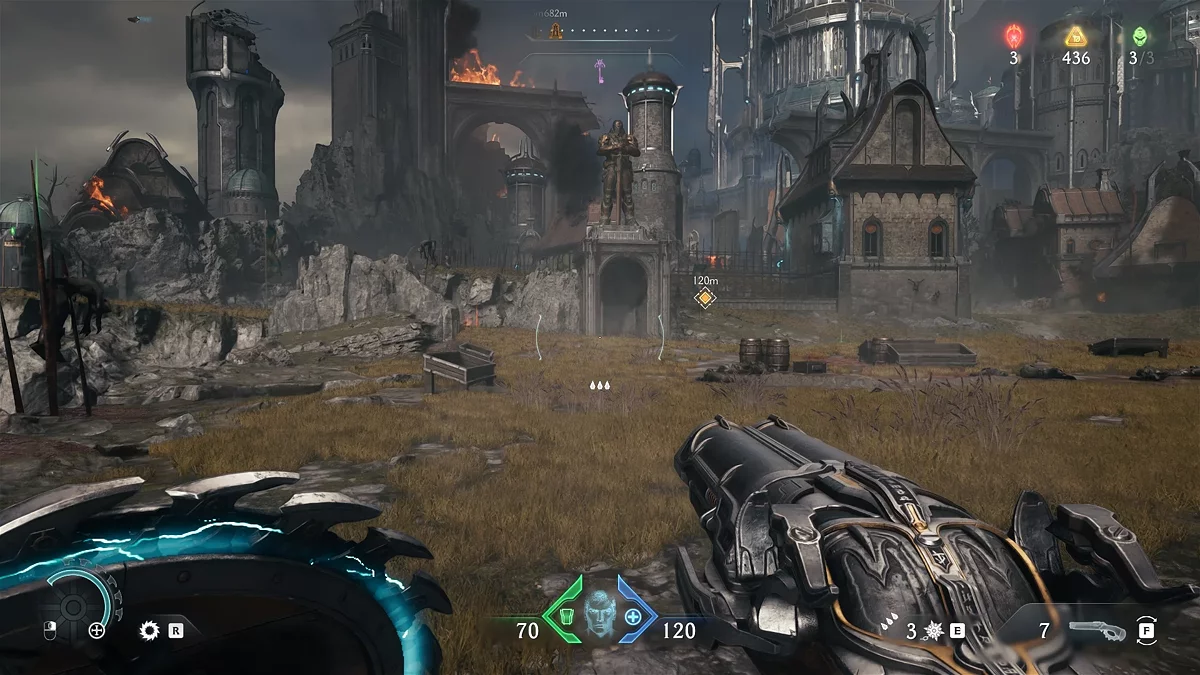This screenshot has width=1200, height=675.
Task: Click the gold triangle currency icon
Action: 1076,36
